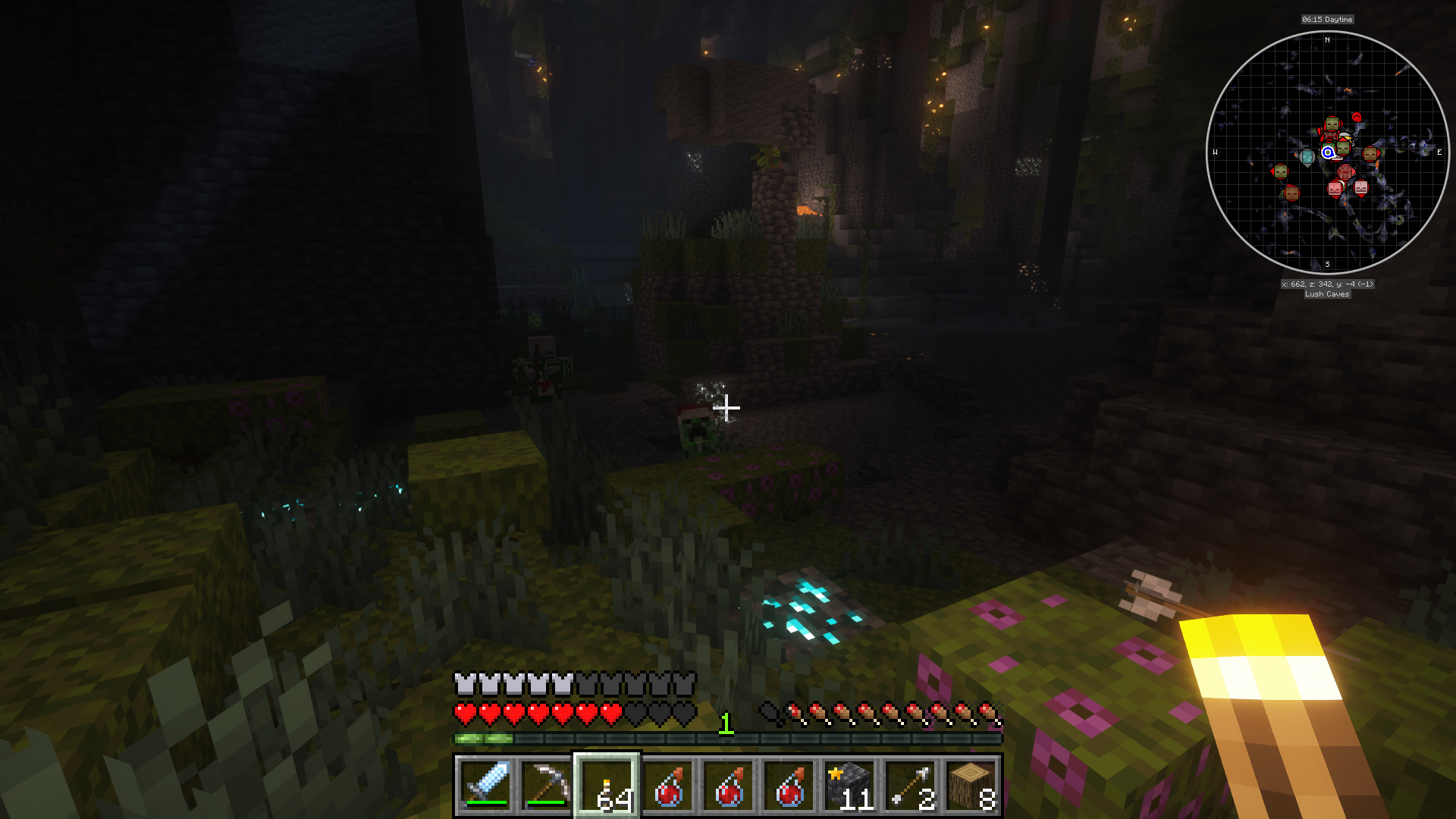Screen dimensions: 1456x819
Task: Click the E compass letter on the minimap
Action: pos(1439,153)
